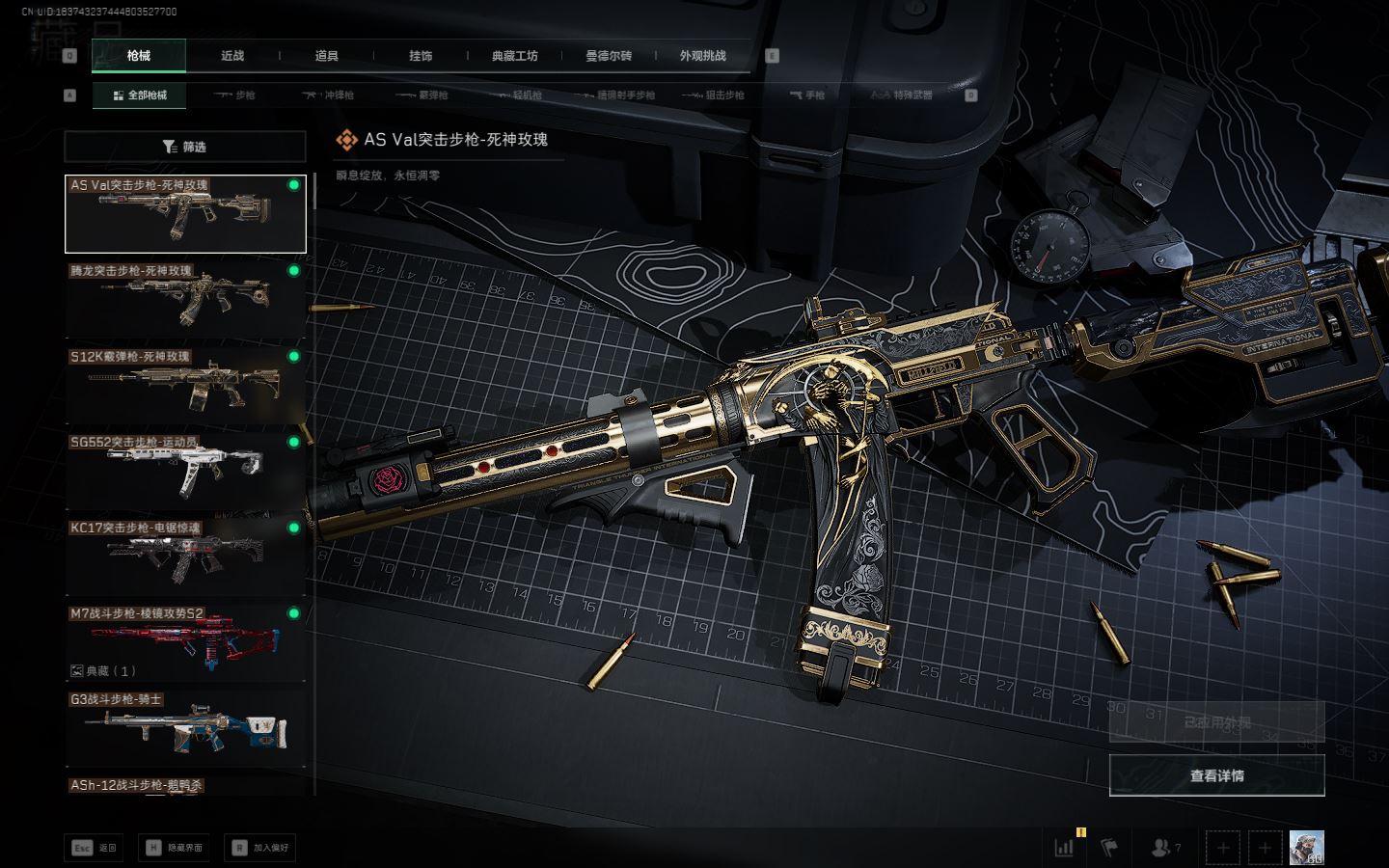Choose the M7战斗步枪-棱镜攻势S2 skin
Image resolution: width=1389 pixels, height=868 pixels.
[185, 642]
